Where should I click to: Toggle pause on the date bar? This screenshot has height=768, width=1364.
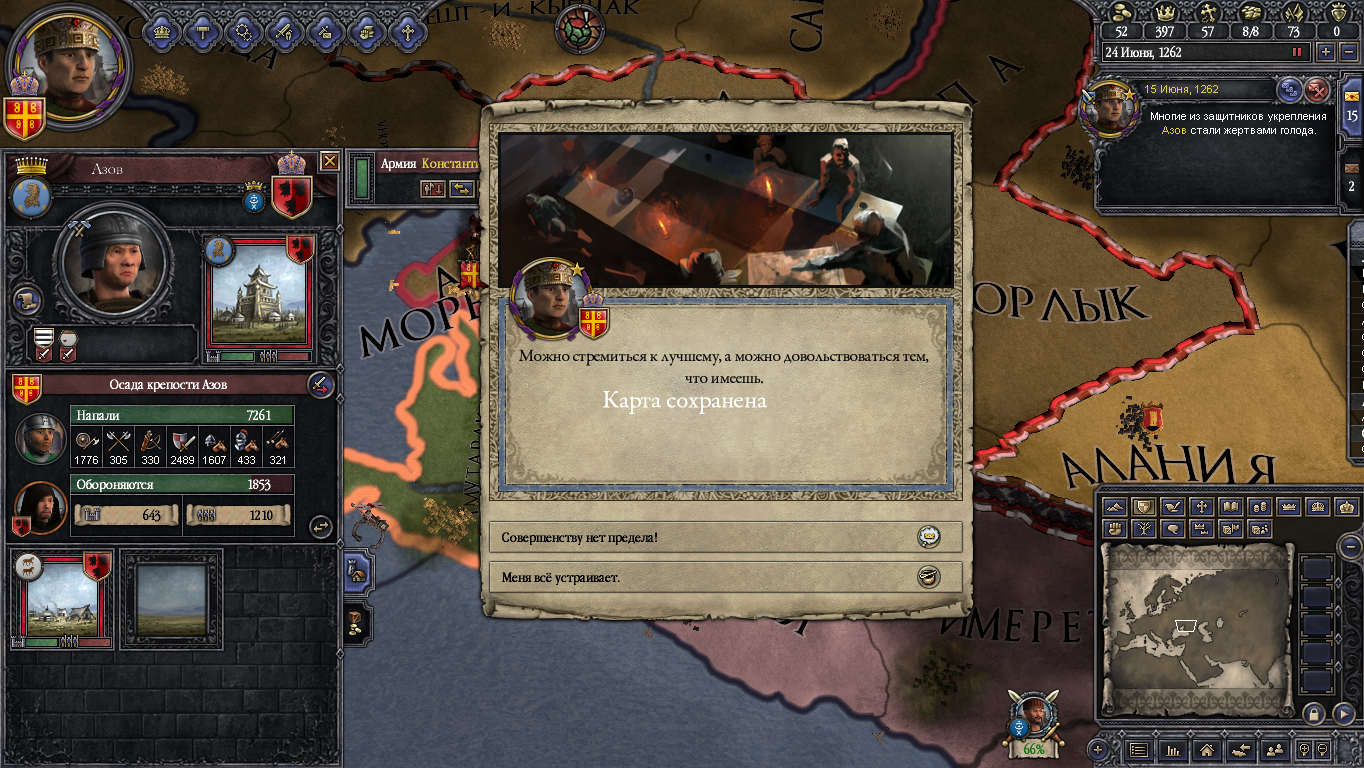1298,51
